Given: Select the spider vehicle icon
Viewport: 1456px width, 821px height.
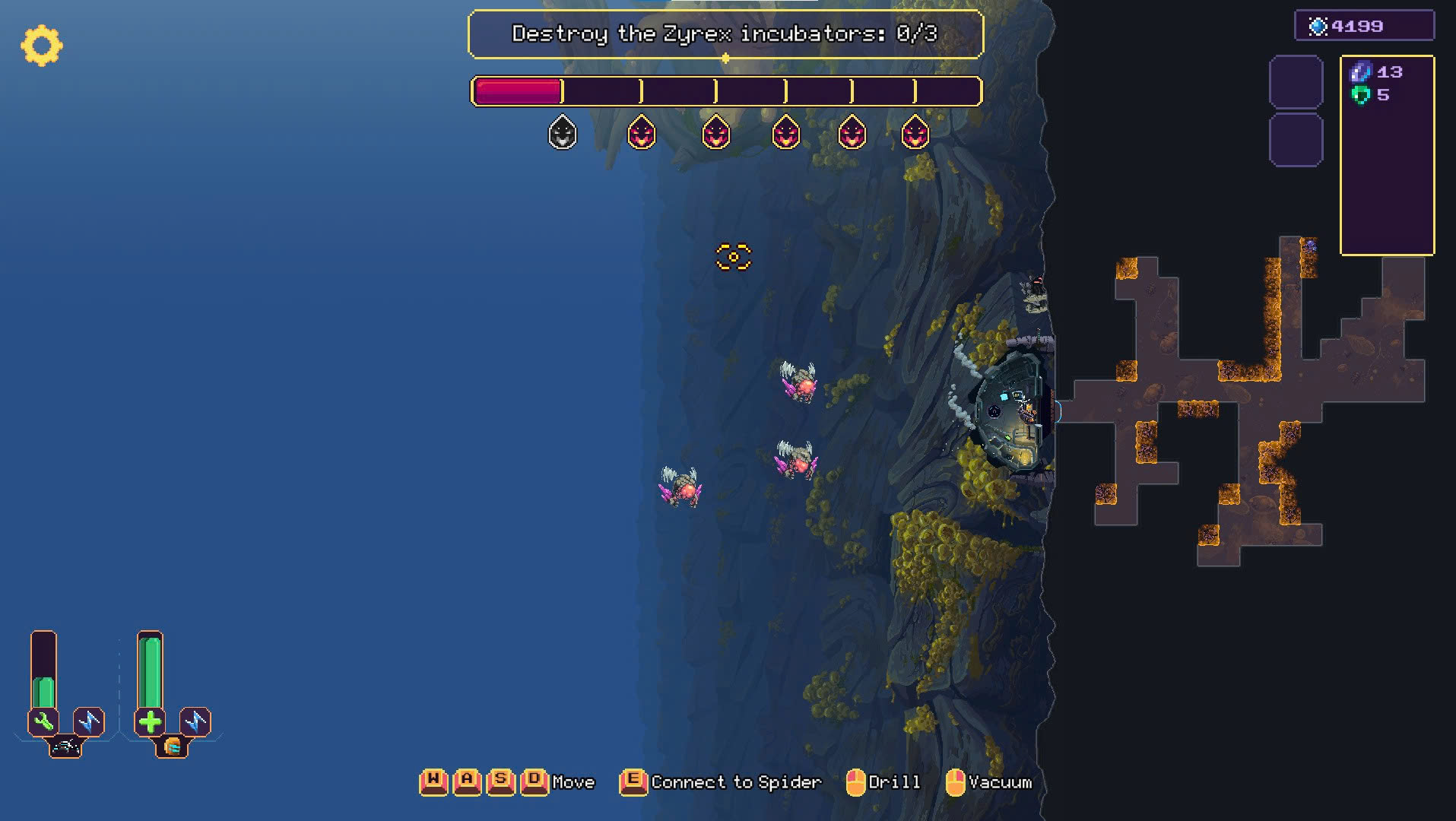Looking at the screenshot, I should click(x=65, y=747).
